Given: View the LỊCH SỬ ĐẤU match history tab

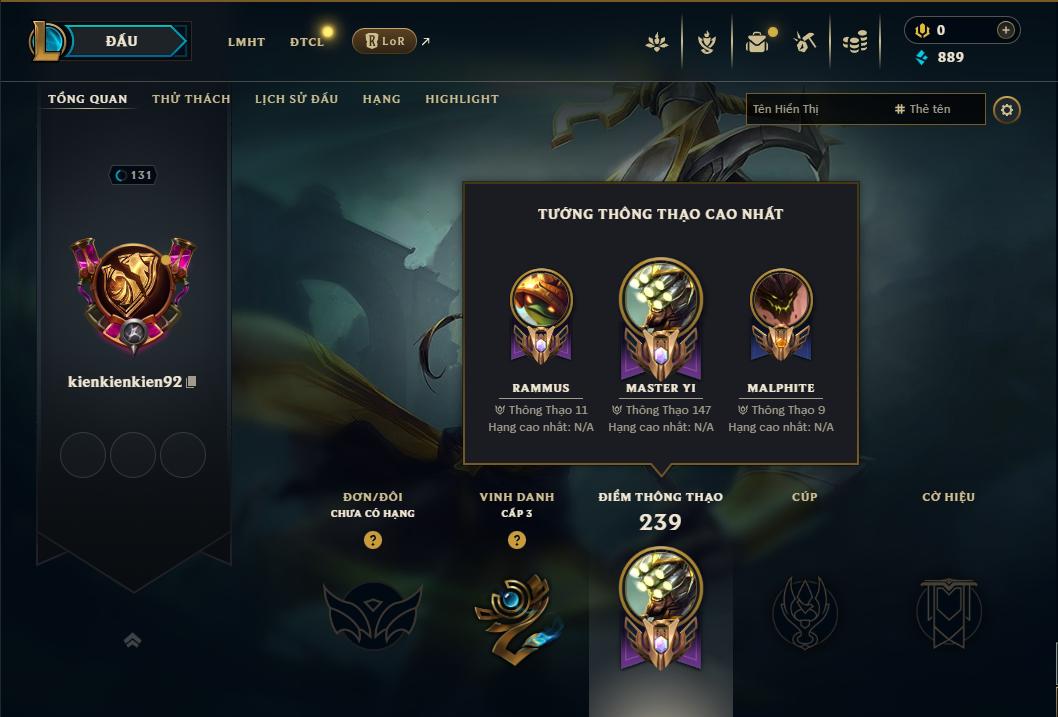Looking at the screenshot, I should click(296, 99).
